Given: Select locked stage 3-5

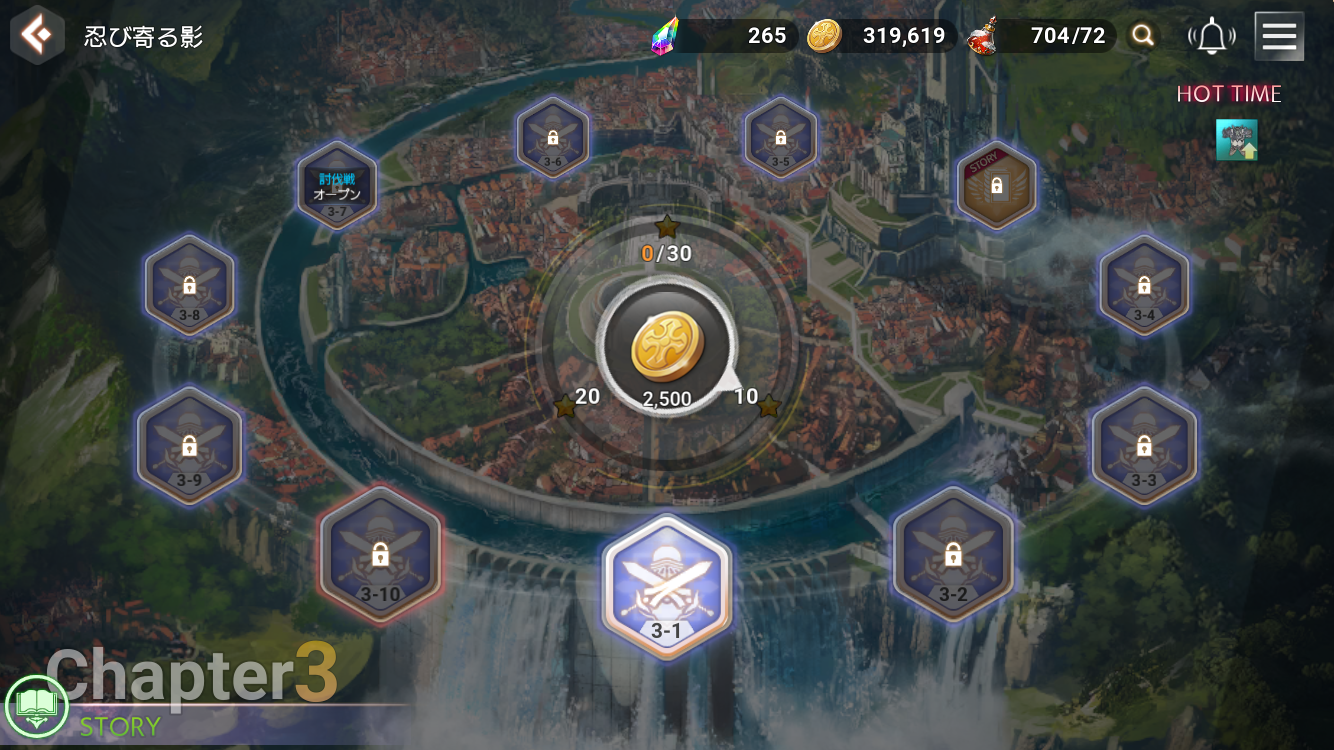Looking at the screenshot, I should (x=780, y=138).
